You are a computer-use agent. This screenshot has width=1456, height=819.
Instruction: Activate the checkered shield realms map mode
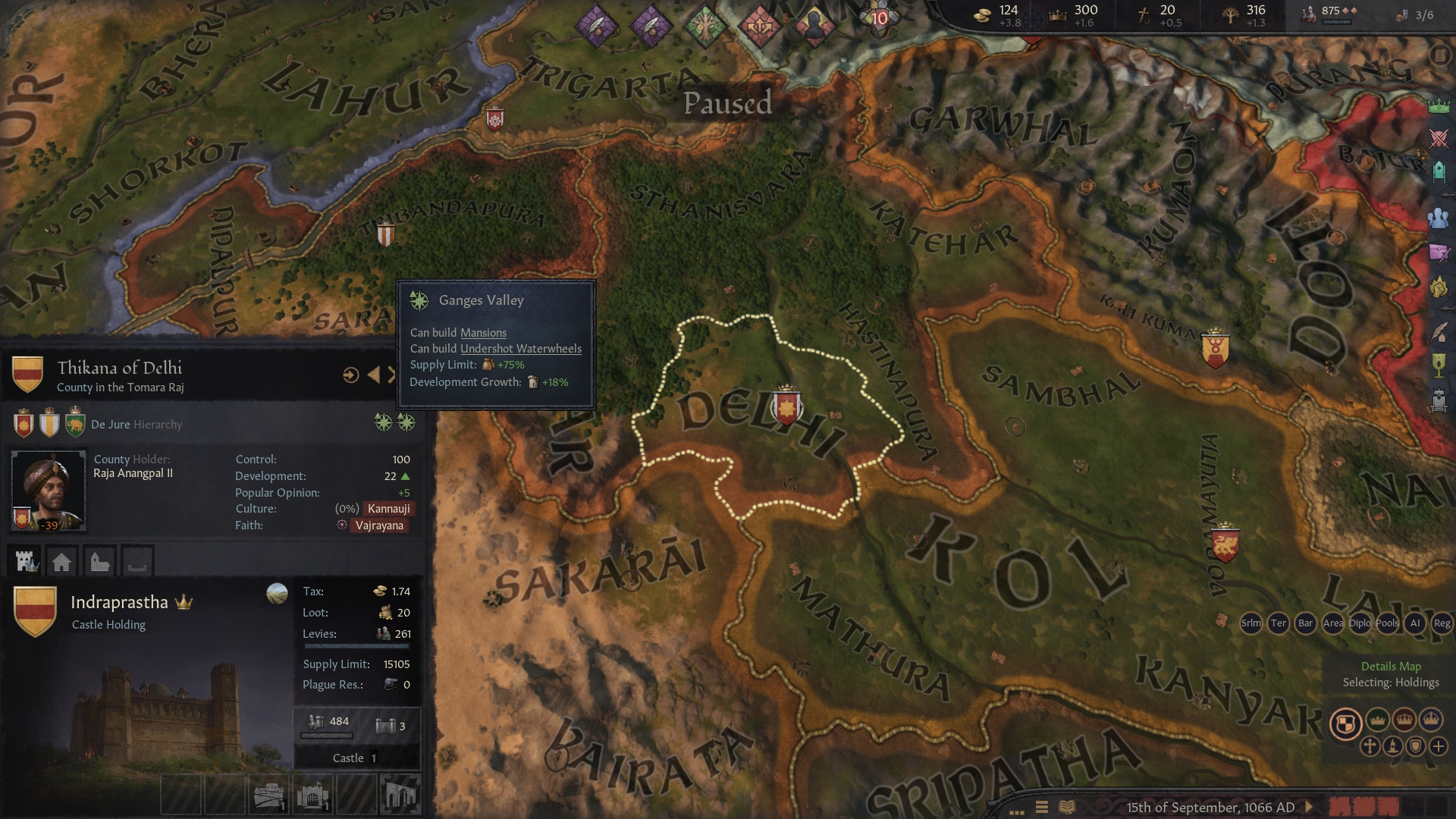(1346, 723)
